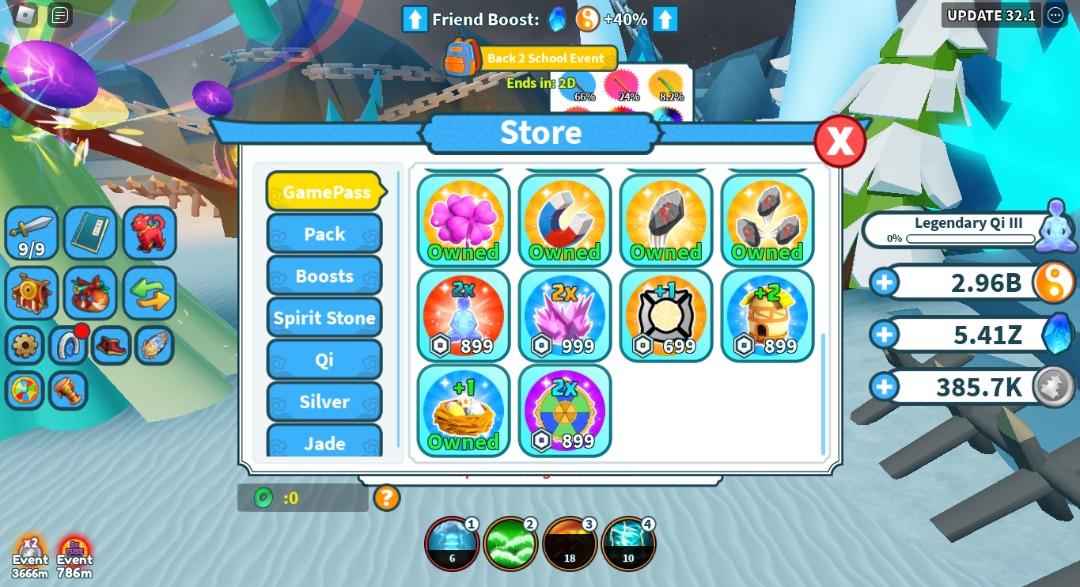Select the owned pink clover game pass

tap(463, 221)
